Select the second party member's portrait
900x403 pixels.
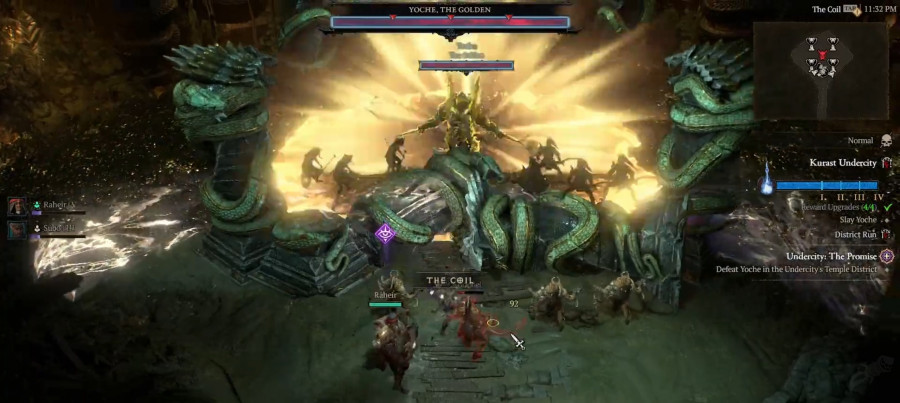click(x=17, y=229)
